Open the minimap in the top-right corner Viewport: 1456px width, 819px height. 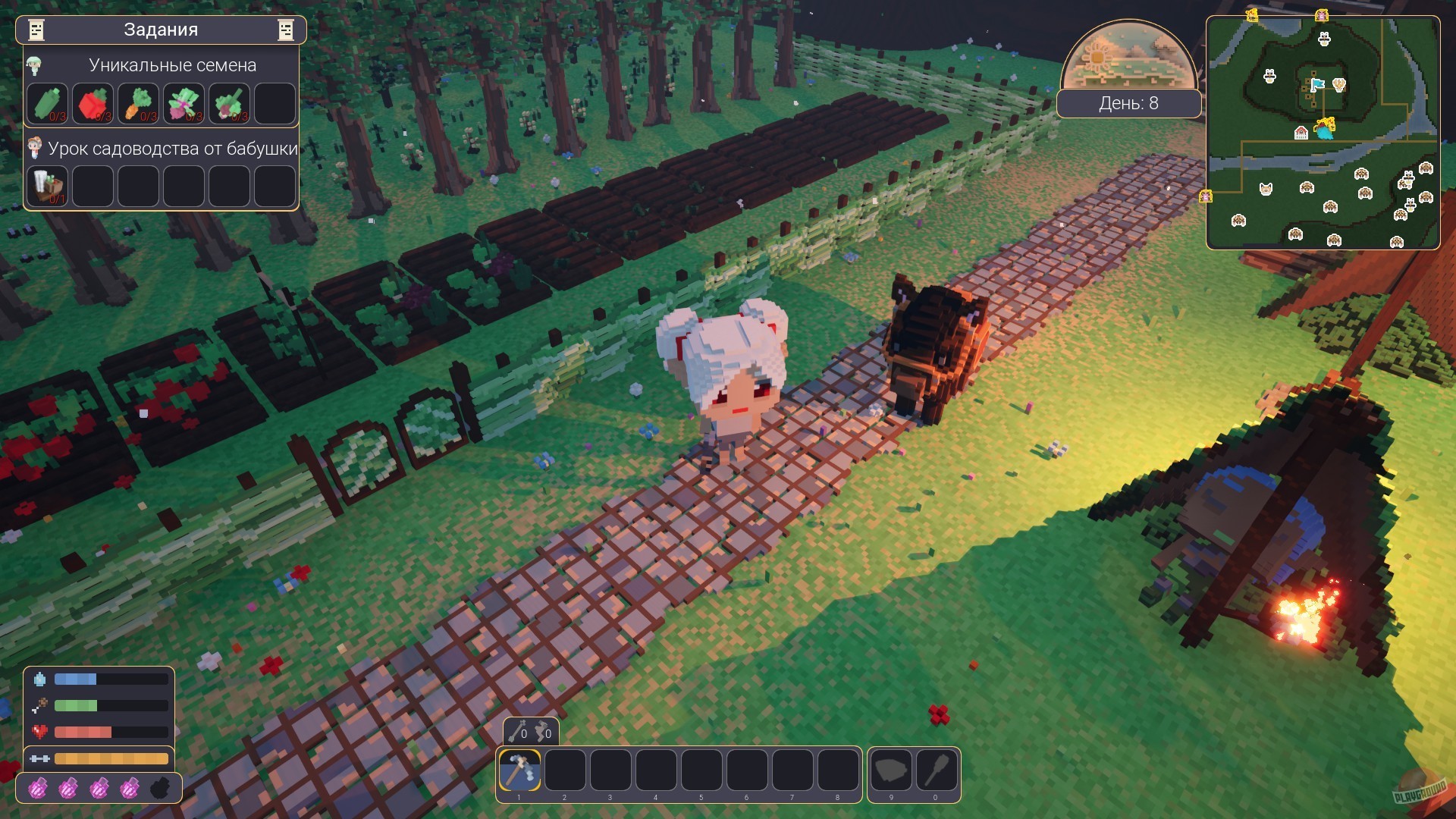(x=1323, y=133)
